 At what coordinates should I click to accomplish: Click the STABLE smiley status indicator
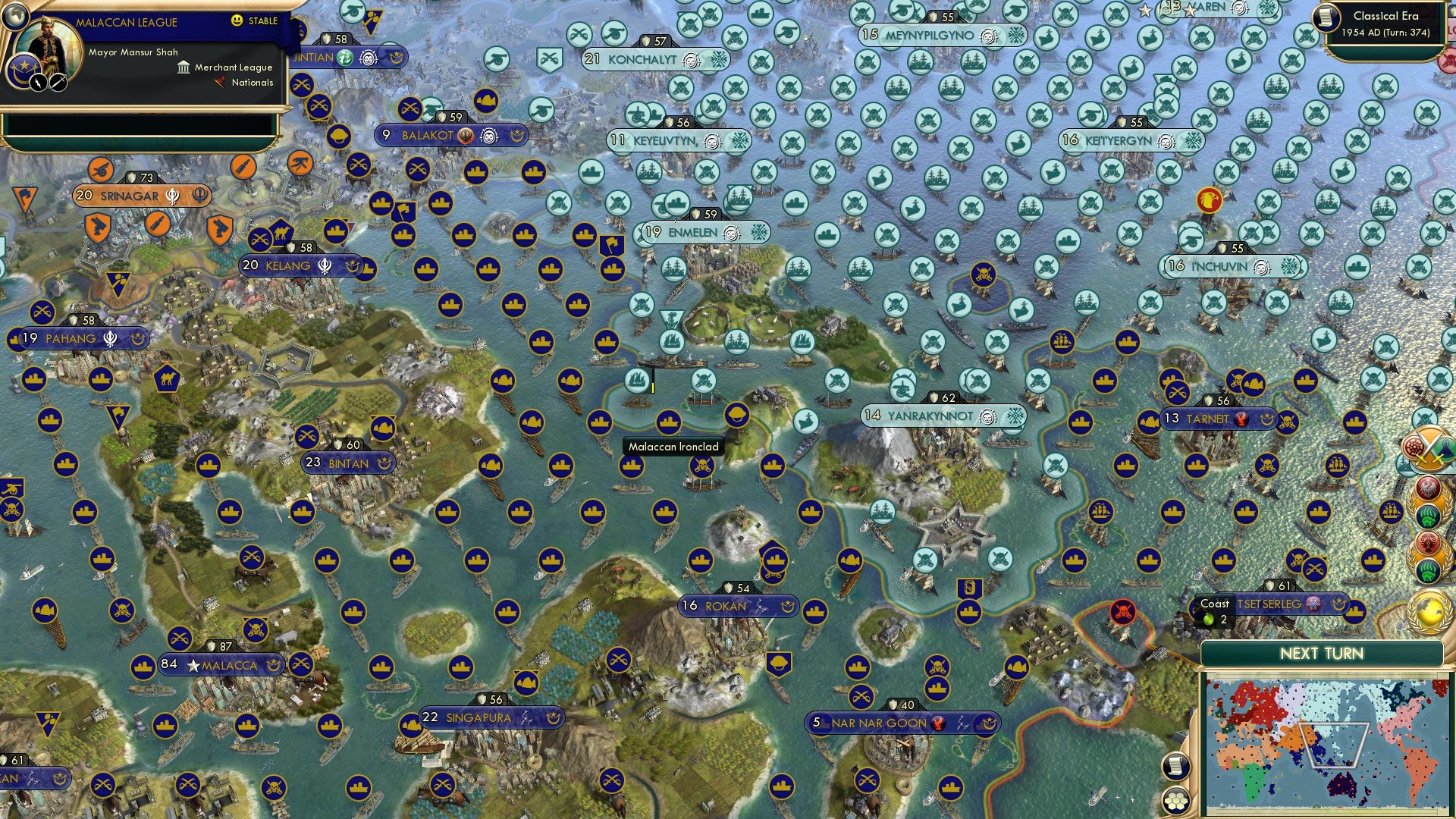(237, 21)
